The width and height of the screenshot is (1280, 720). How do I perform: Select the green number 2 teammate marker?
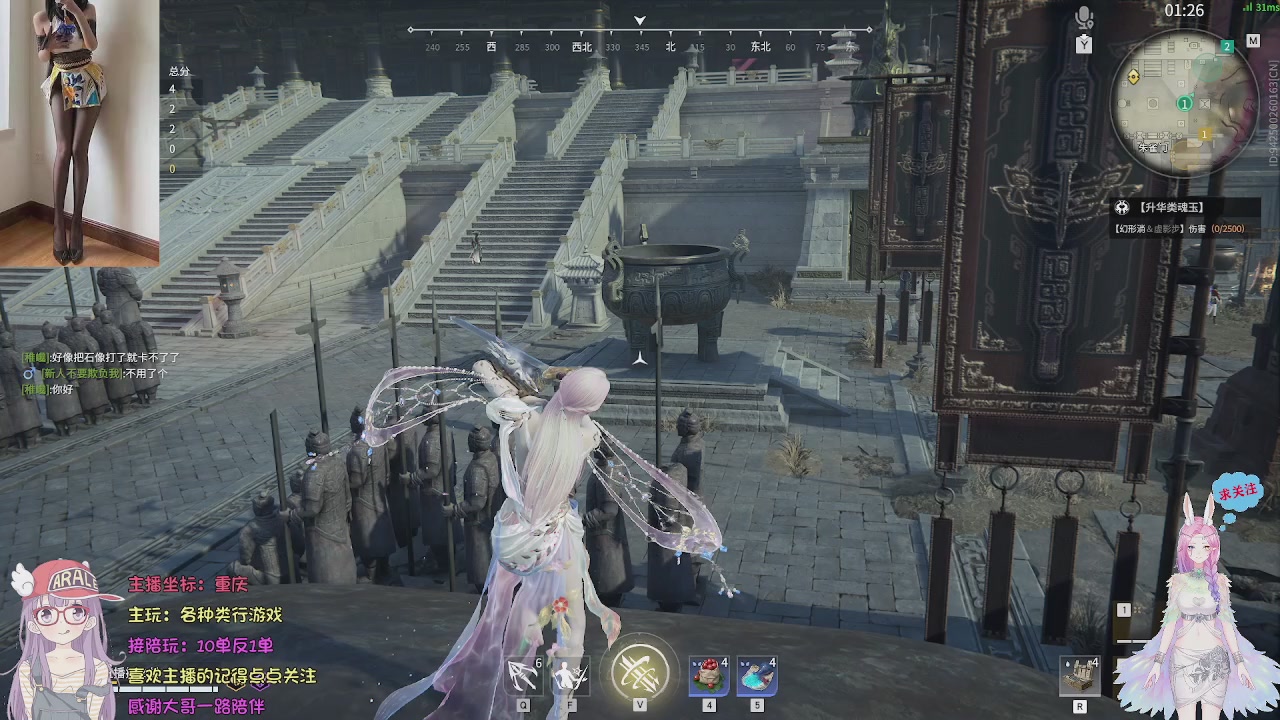[1227, 47]
